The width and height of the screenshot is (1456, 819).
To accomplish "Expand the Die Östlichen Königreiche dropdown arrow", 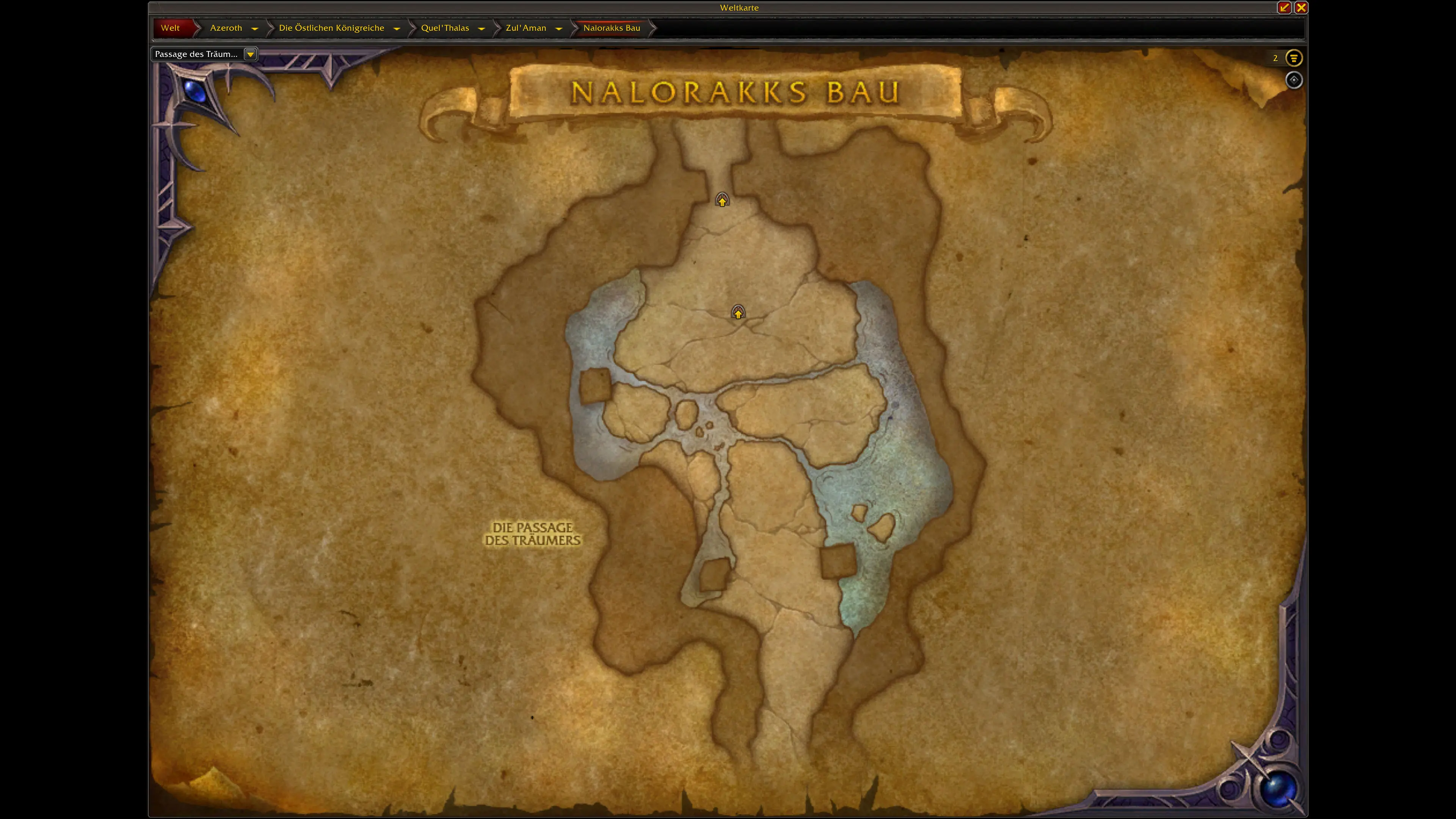I will pyautogui.click(x=397, y=28).
